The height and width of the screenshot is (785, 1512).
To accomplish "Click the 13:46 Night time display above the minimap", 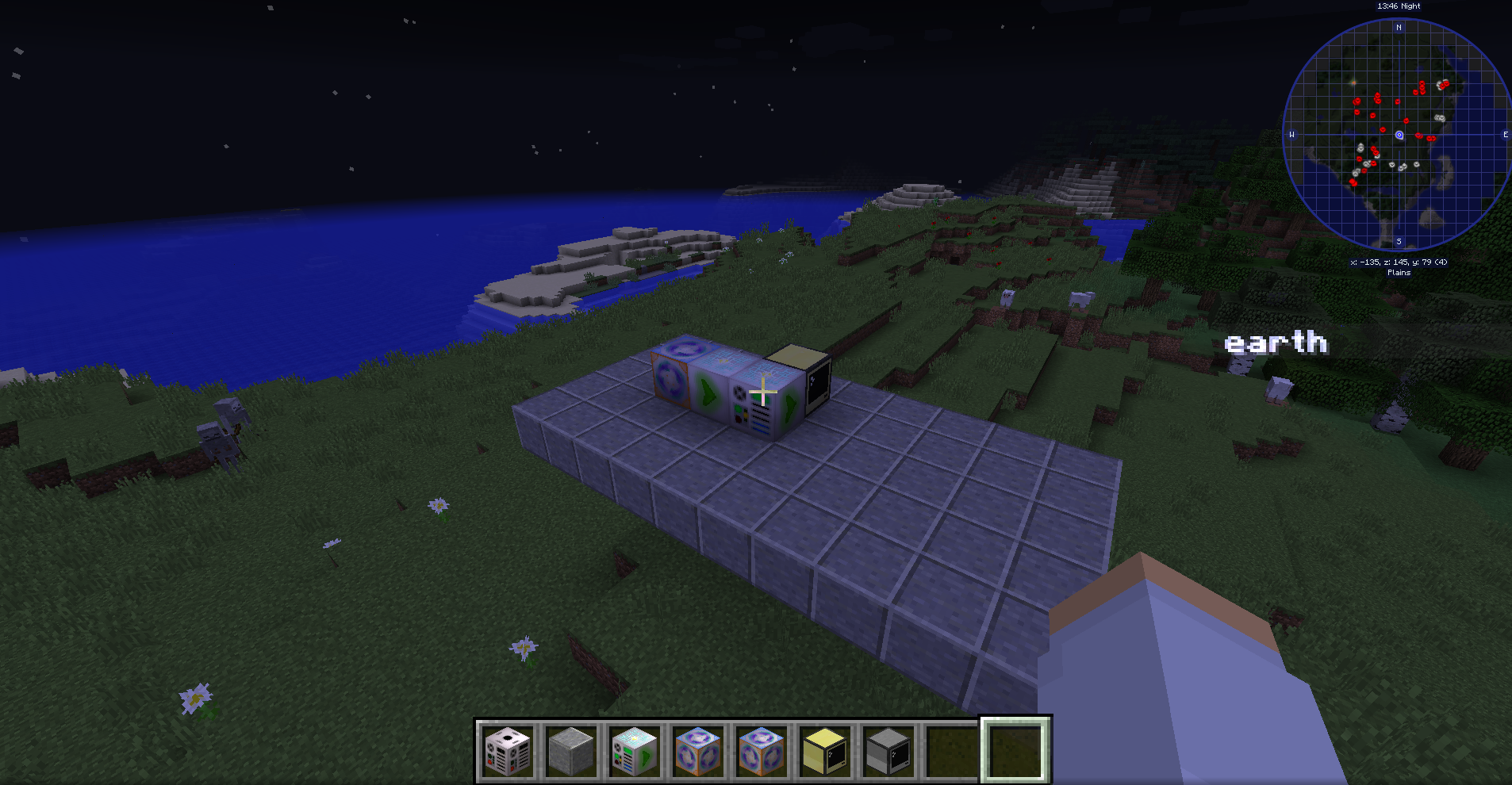I will coord(1397,6).
